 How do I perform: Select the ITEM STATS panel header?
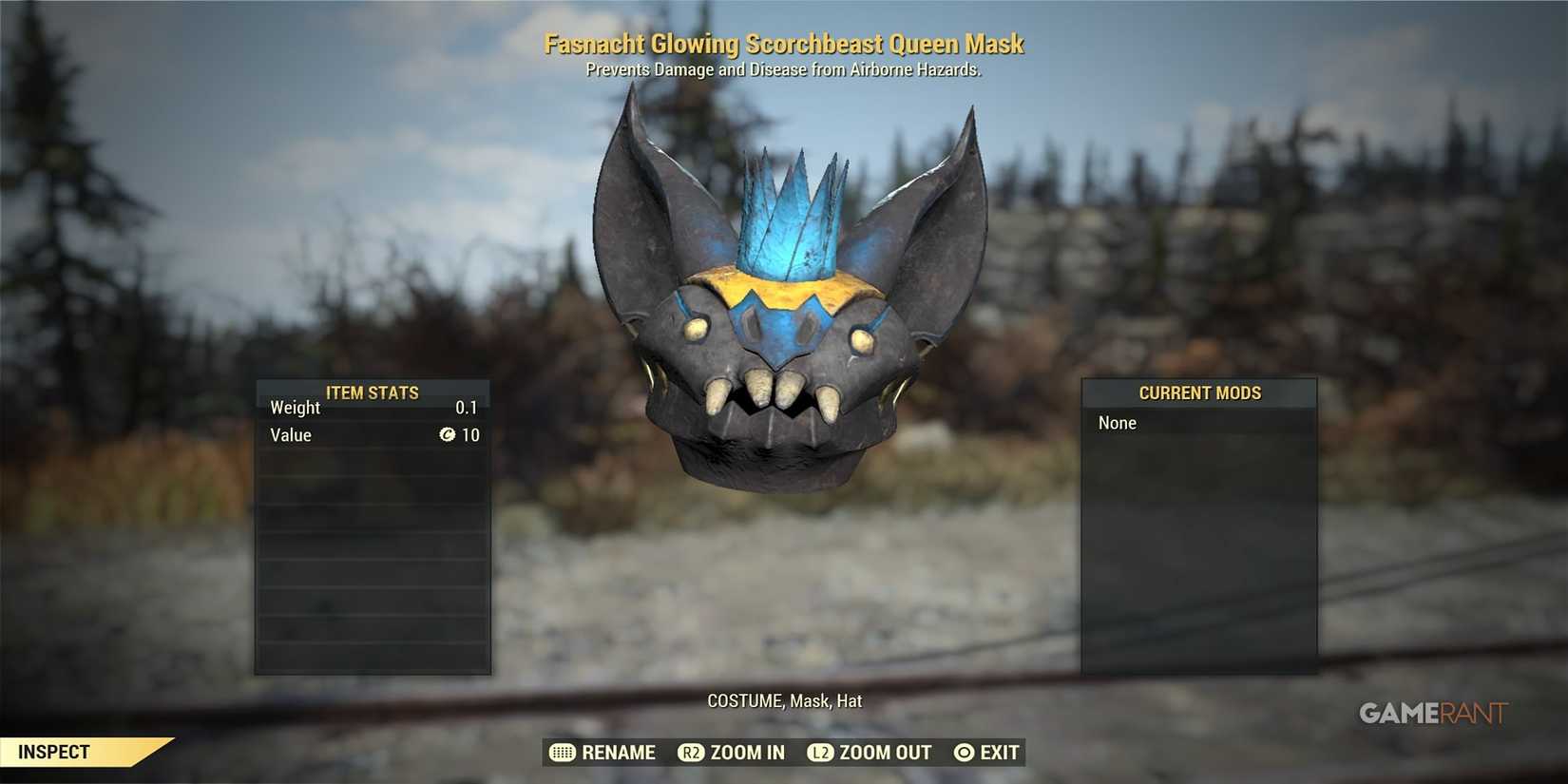pyautogui.click(x=373, y=392)
